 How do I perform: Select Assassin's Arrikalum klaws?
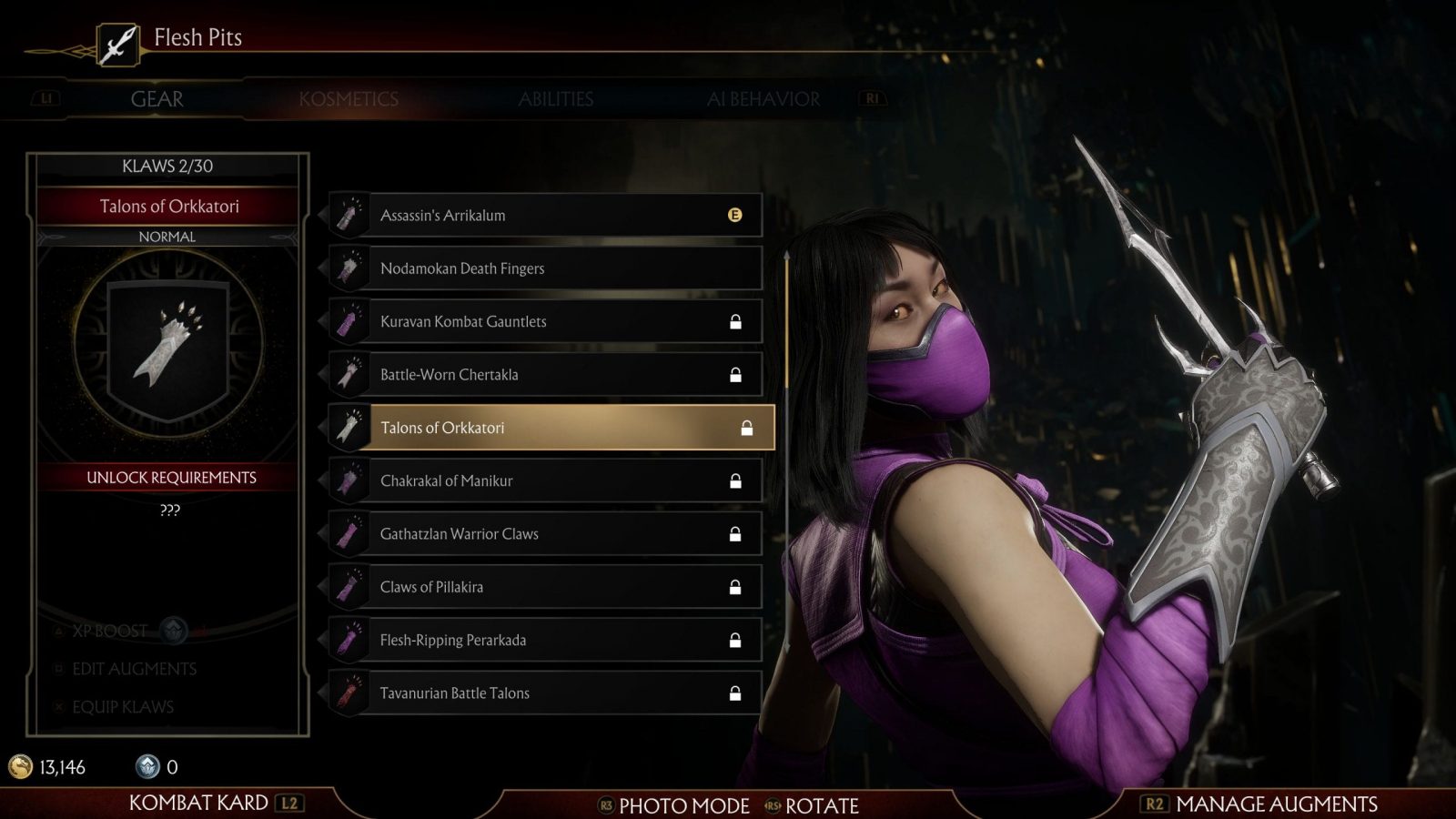point(546,216)
